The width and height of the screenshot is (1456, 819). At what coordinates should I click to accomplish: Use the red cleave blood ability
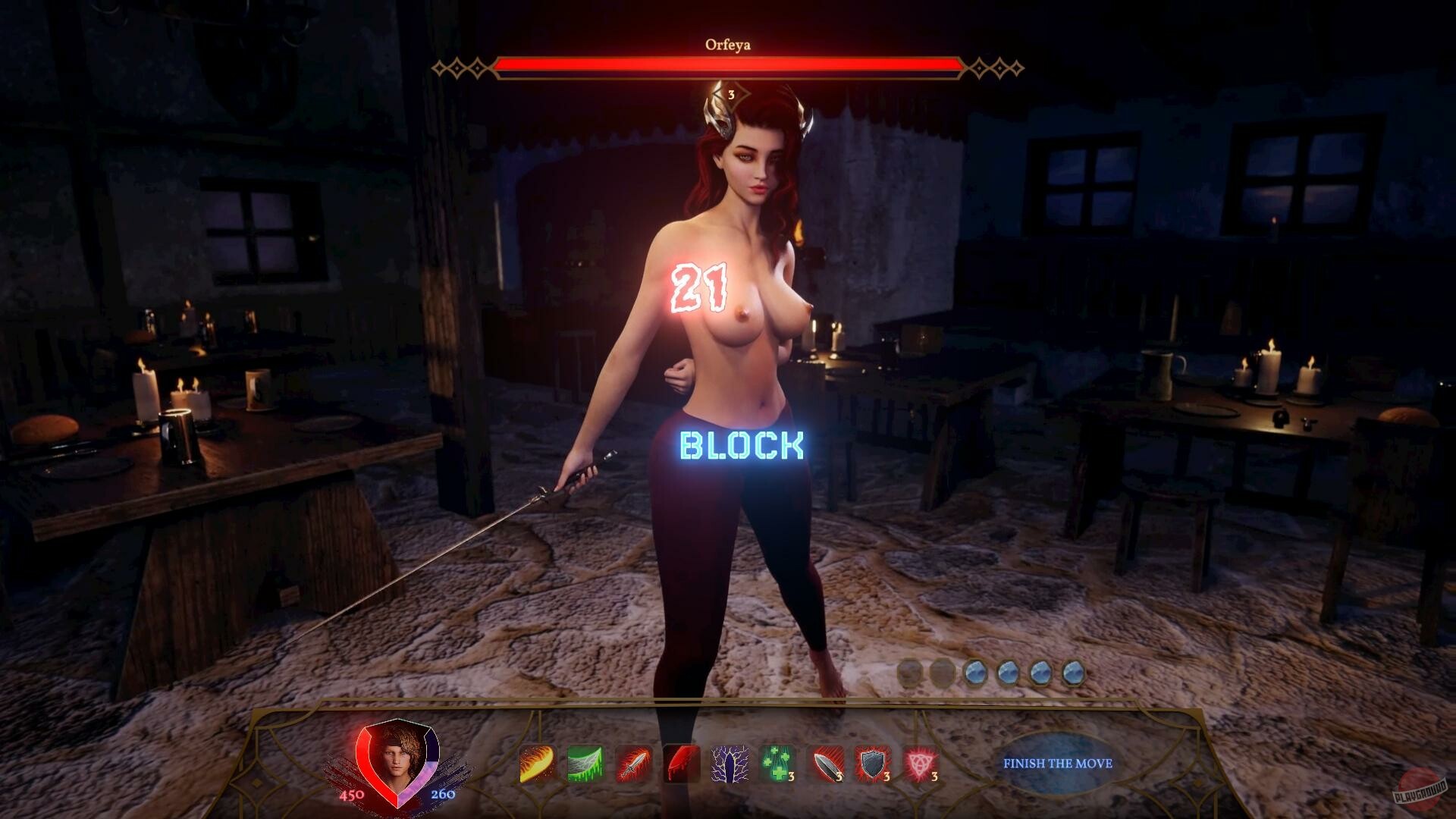(682, 764)
